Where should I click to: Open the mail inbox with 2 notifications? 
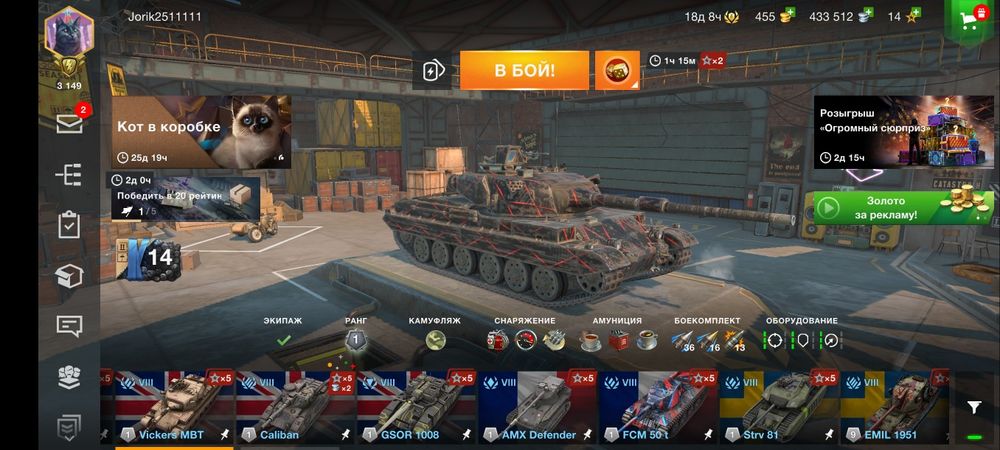pos(69,123)
